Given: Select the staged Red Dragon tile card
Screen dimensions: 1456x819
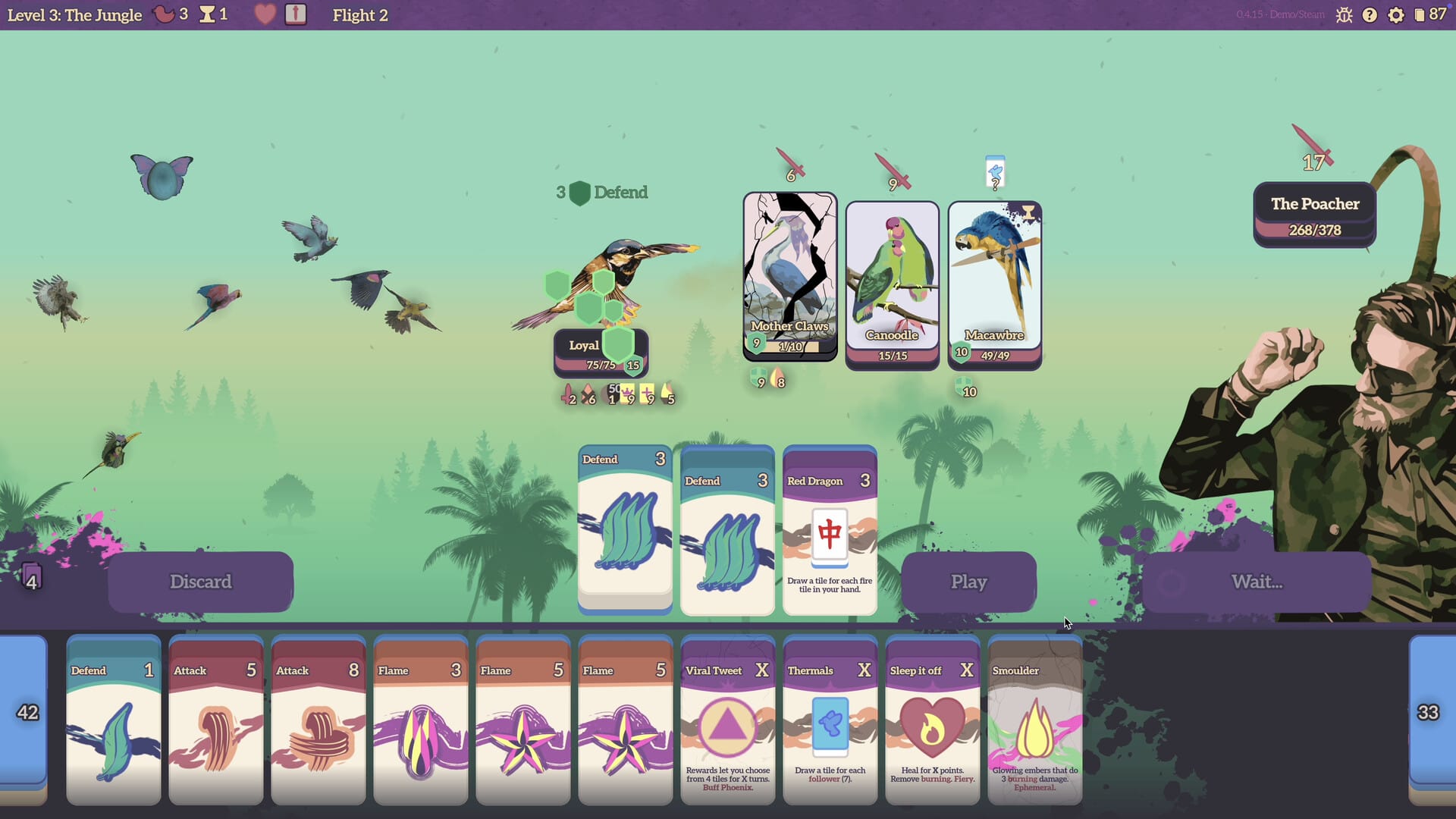Looking at the screenshot, I should click(830, 531).
